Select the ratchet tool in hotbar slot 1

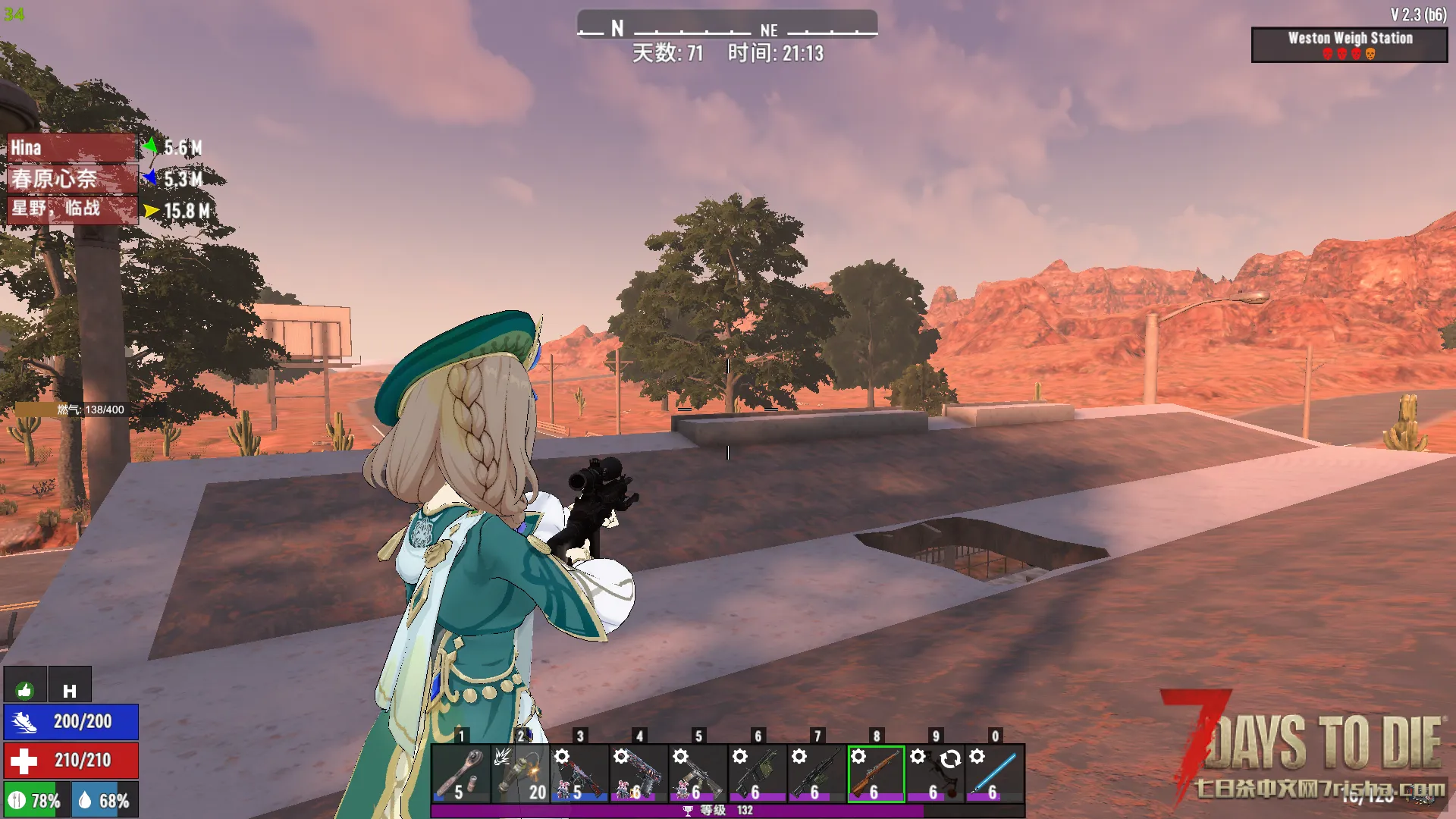click(460, 773)
